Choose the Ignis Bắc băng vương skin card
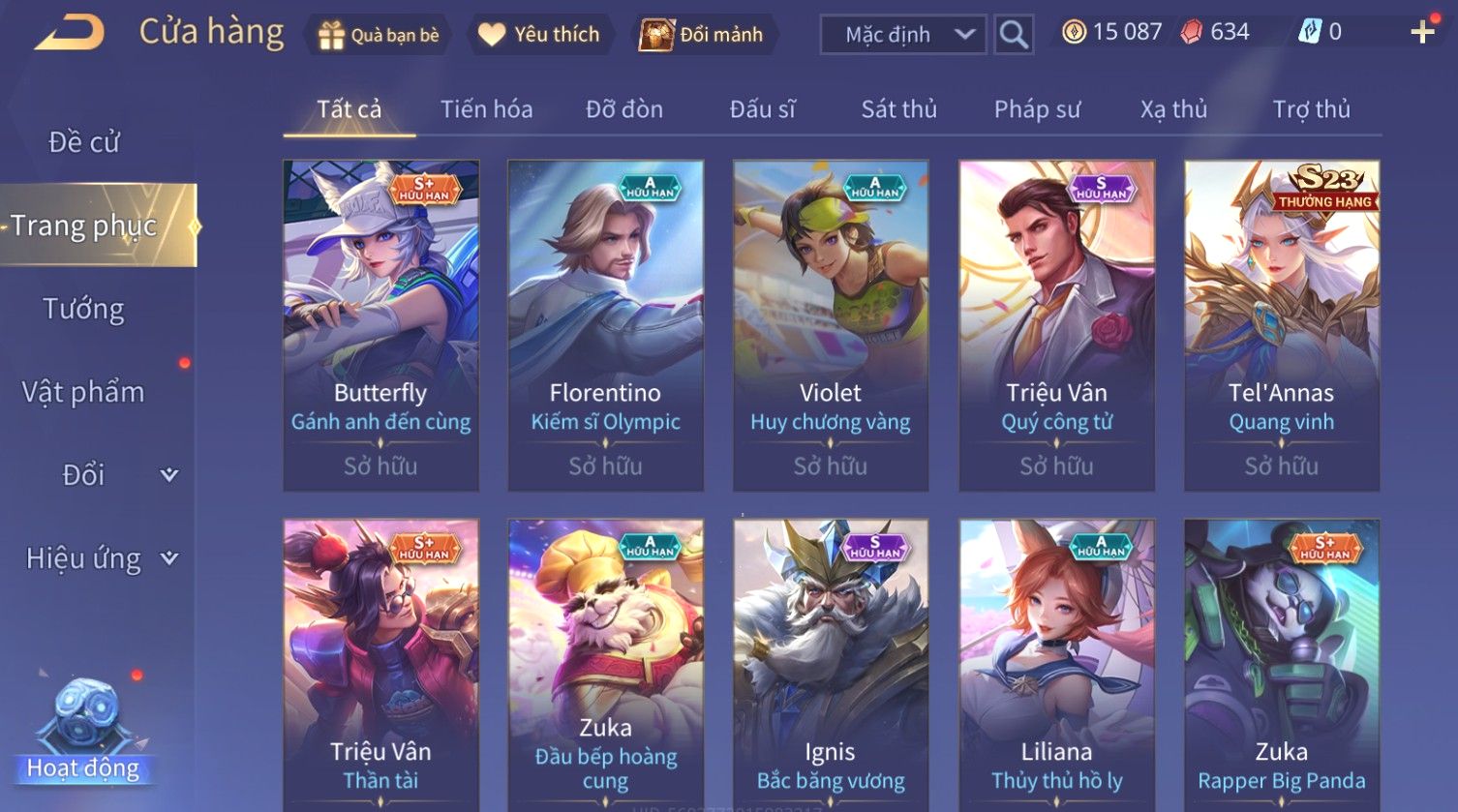Viewport: 1458px width, 812px height. [x=830, y=668]
